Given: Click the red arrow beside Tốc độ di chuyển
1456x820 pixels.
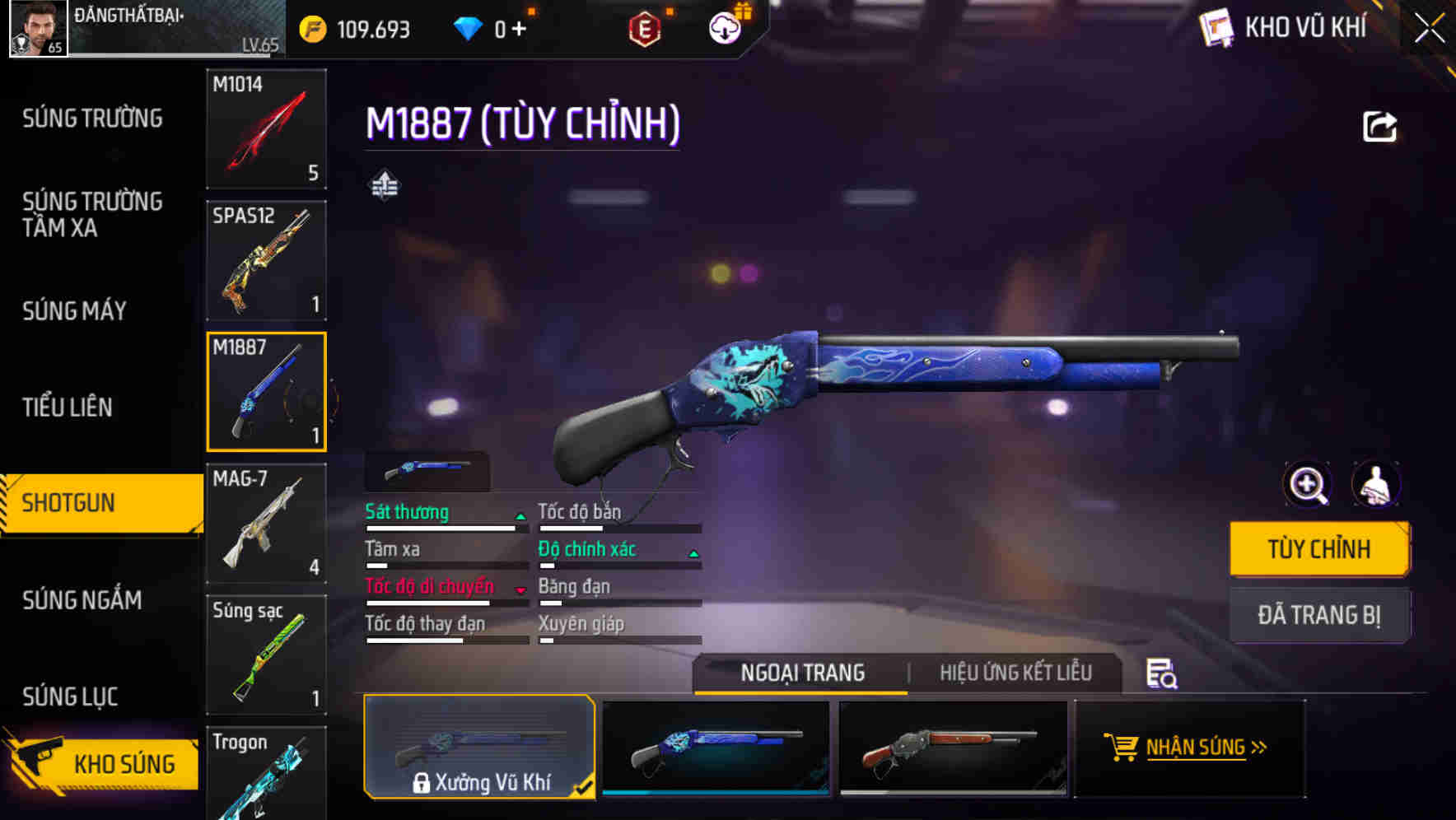Looking at the screenshot, I should pos(520,590).
